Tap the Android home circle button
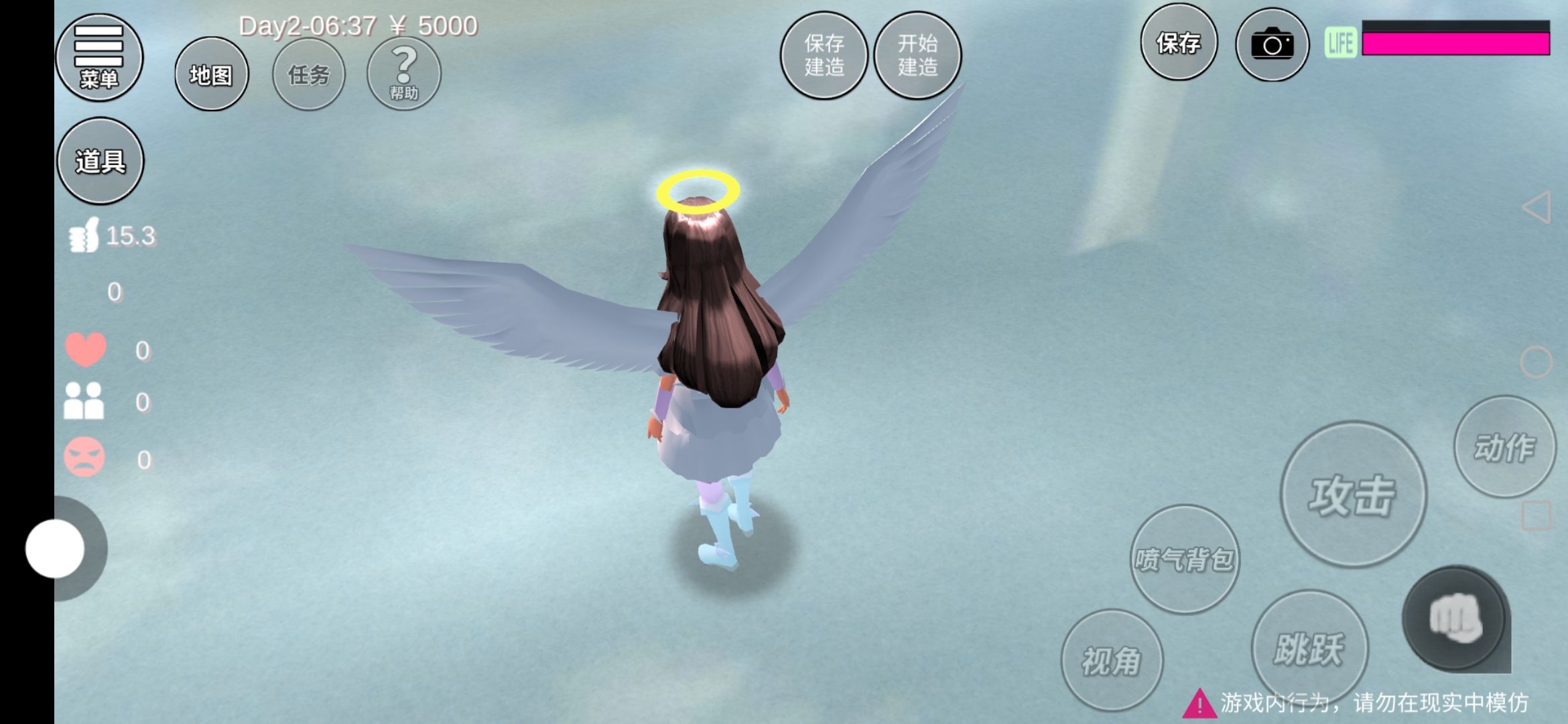The image size is (1568, 724). [1536, 363]
